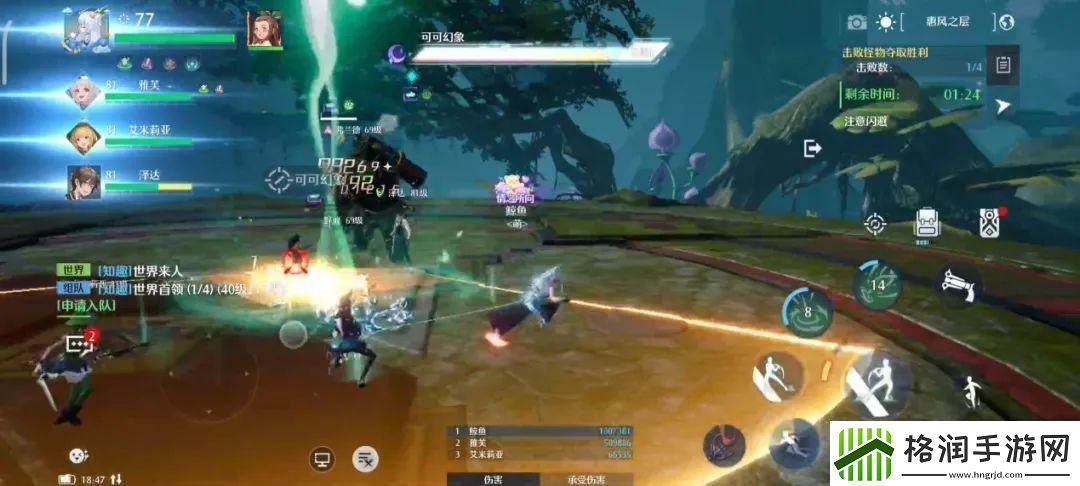Select teammate 泽达 in party list
Screen dimensions: 1080x486
tap(83, 181)
